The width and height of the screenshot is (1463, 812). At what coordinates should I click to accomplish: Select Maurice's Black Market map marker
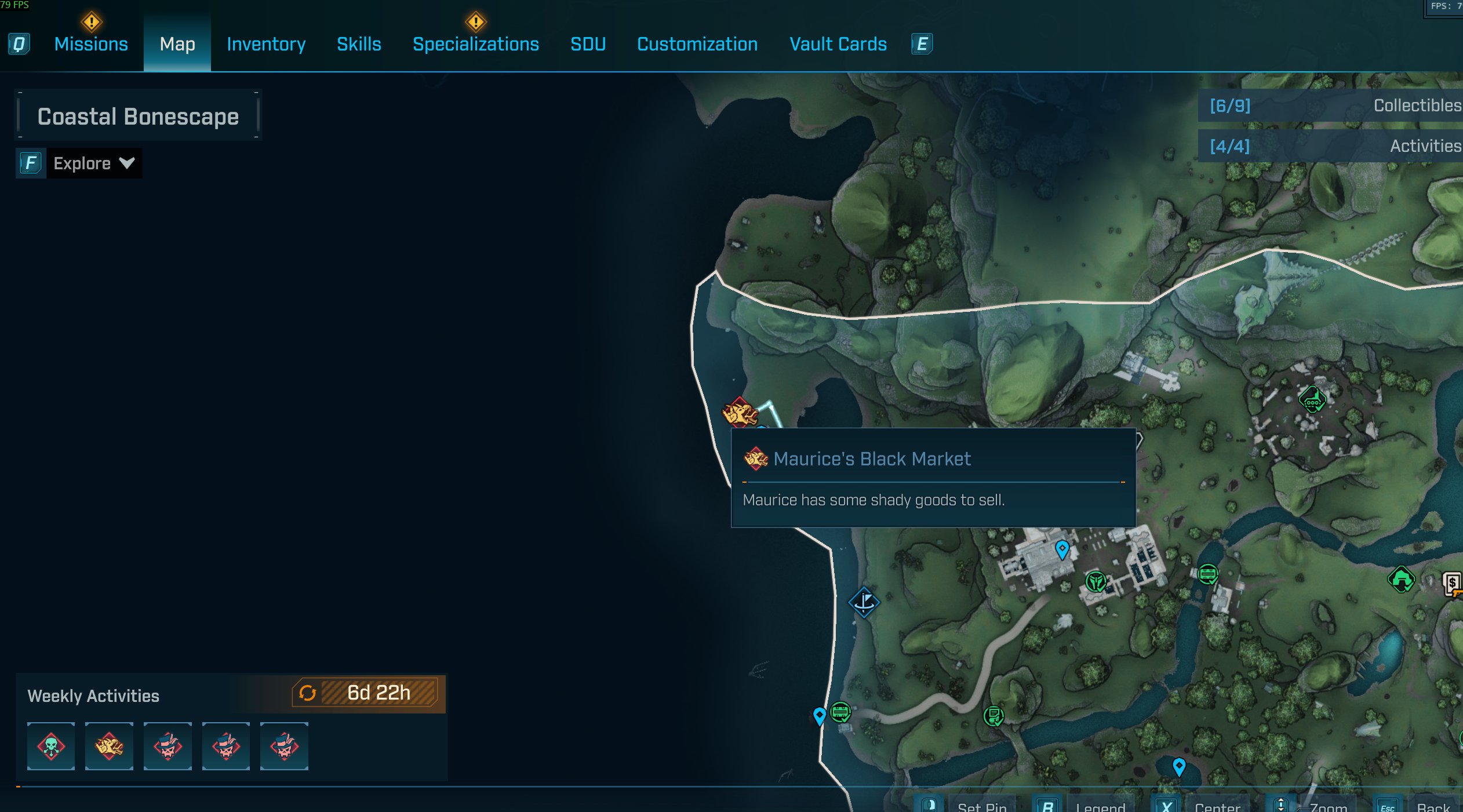coord(740,413)
